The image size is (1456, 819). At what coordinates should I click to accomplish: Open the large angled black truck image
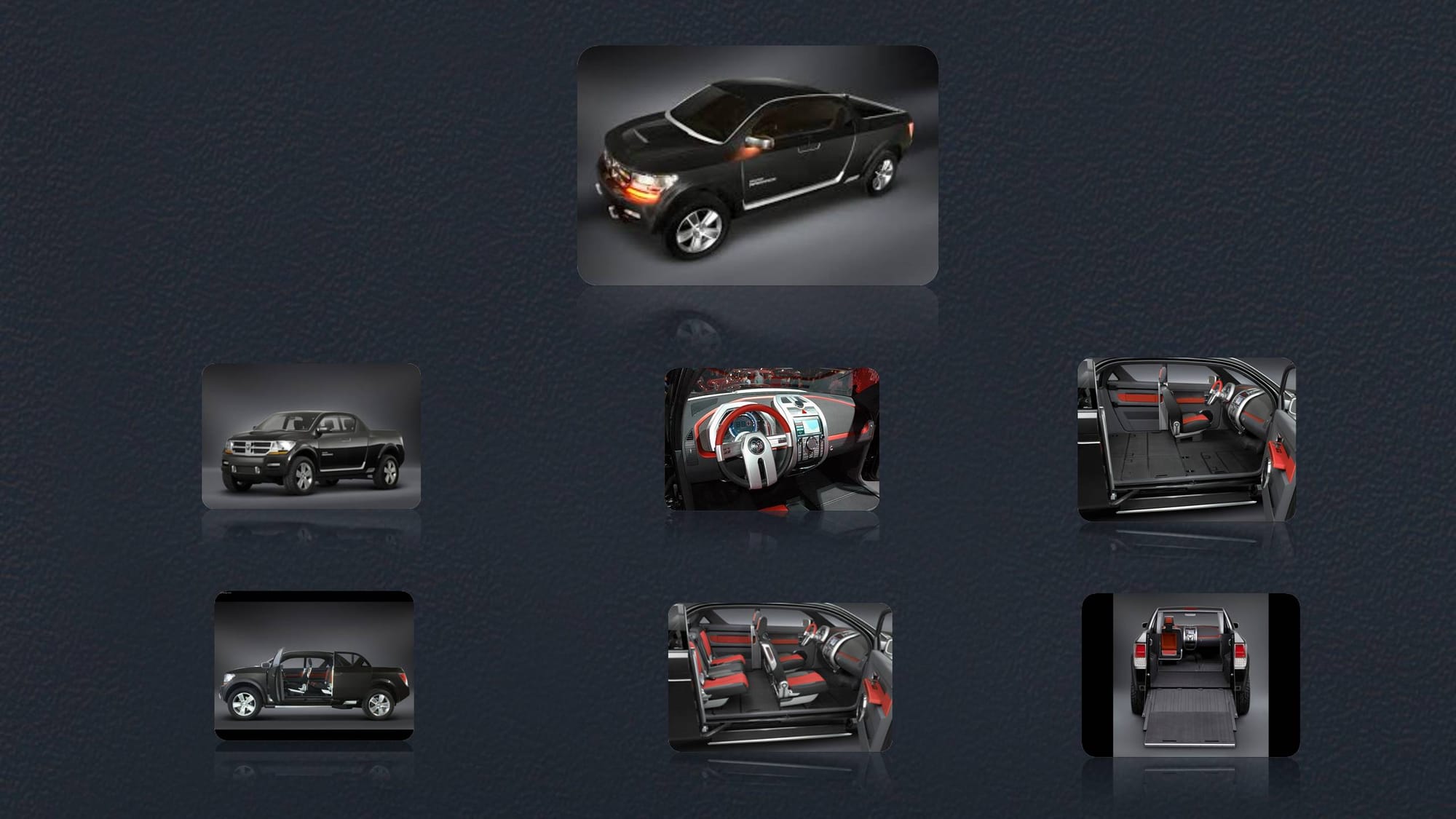[x=757, y=165]
